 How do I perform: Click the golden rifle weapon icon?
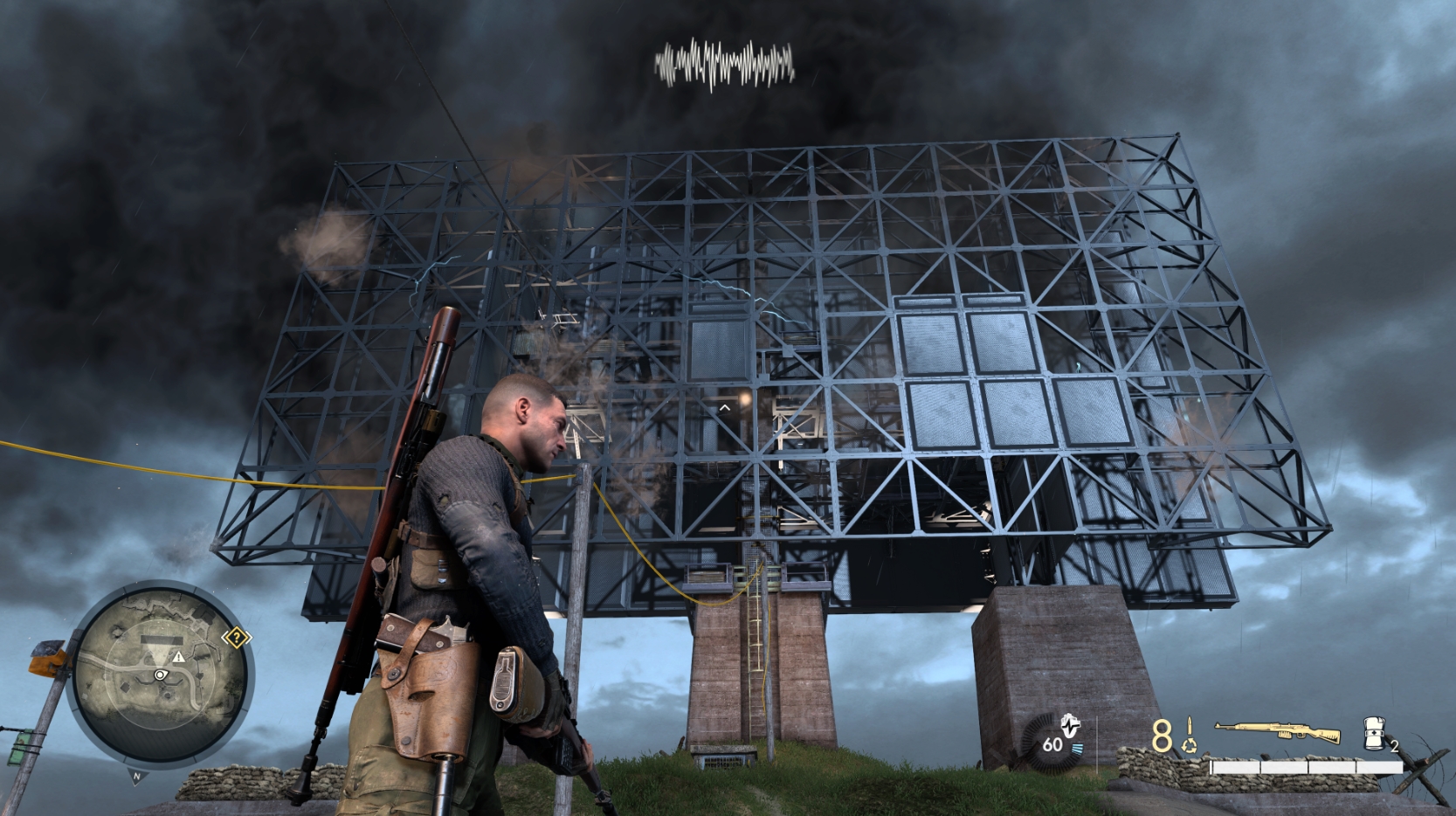[1275, 730]
